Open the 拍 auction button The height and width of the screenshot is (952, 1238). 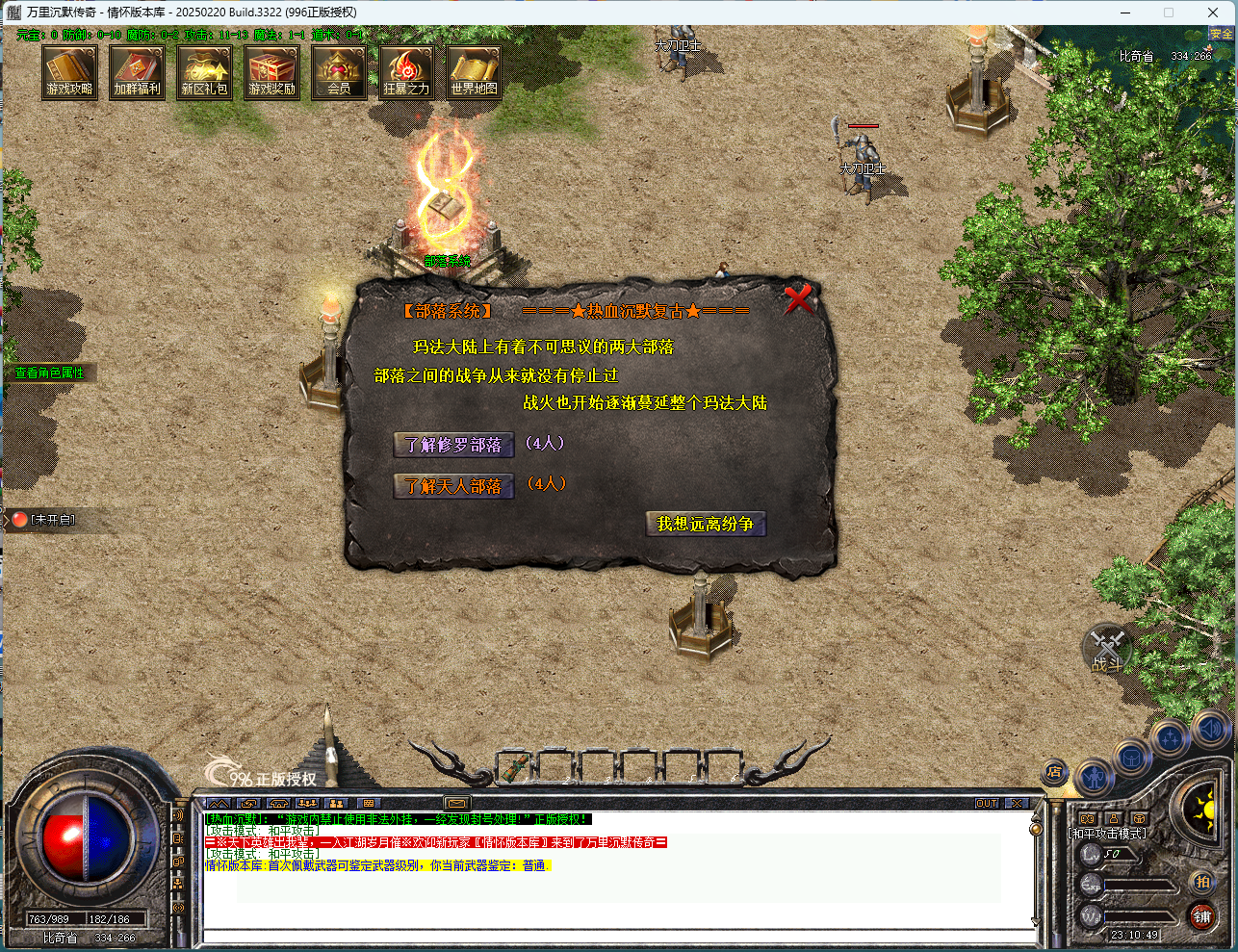(1201, 882)
